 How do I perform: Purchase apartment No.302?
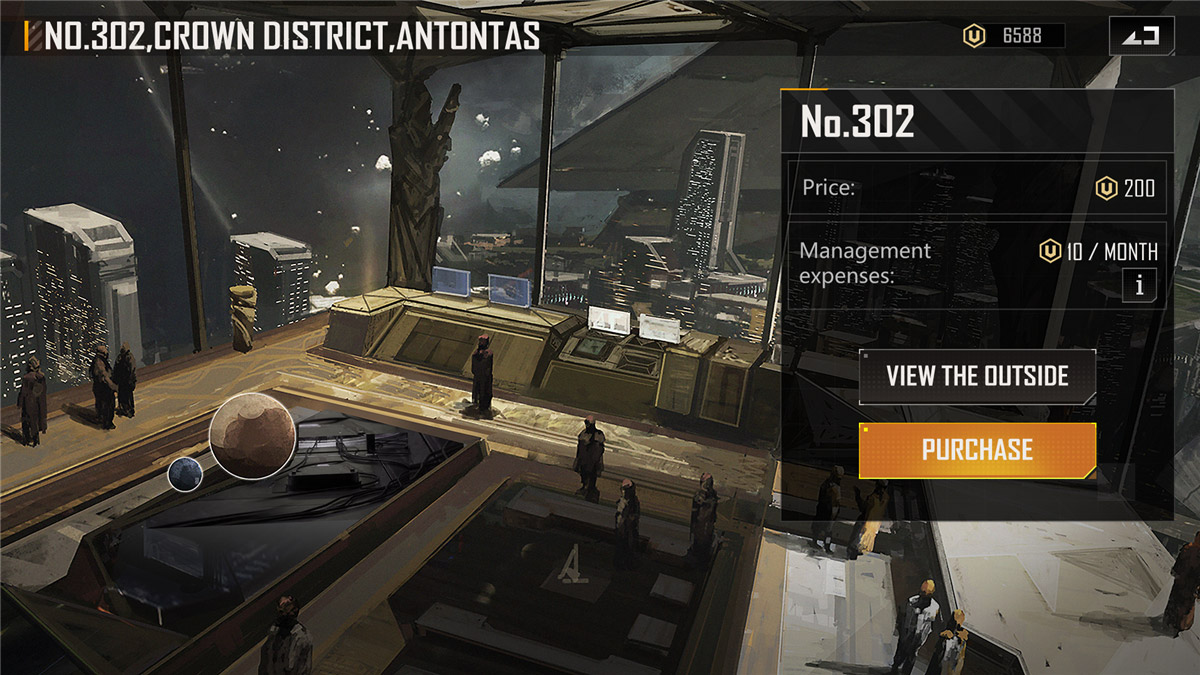pyautogui.click(x=977, y=450)
